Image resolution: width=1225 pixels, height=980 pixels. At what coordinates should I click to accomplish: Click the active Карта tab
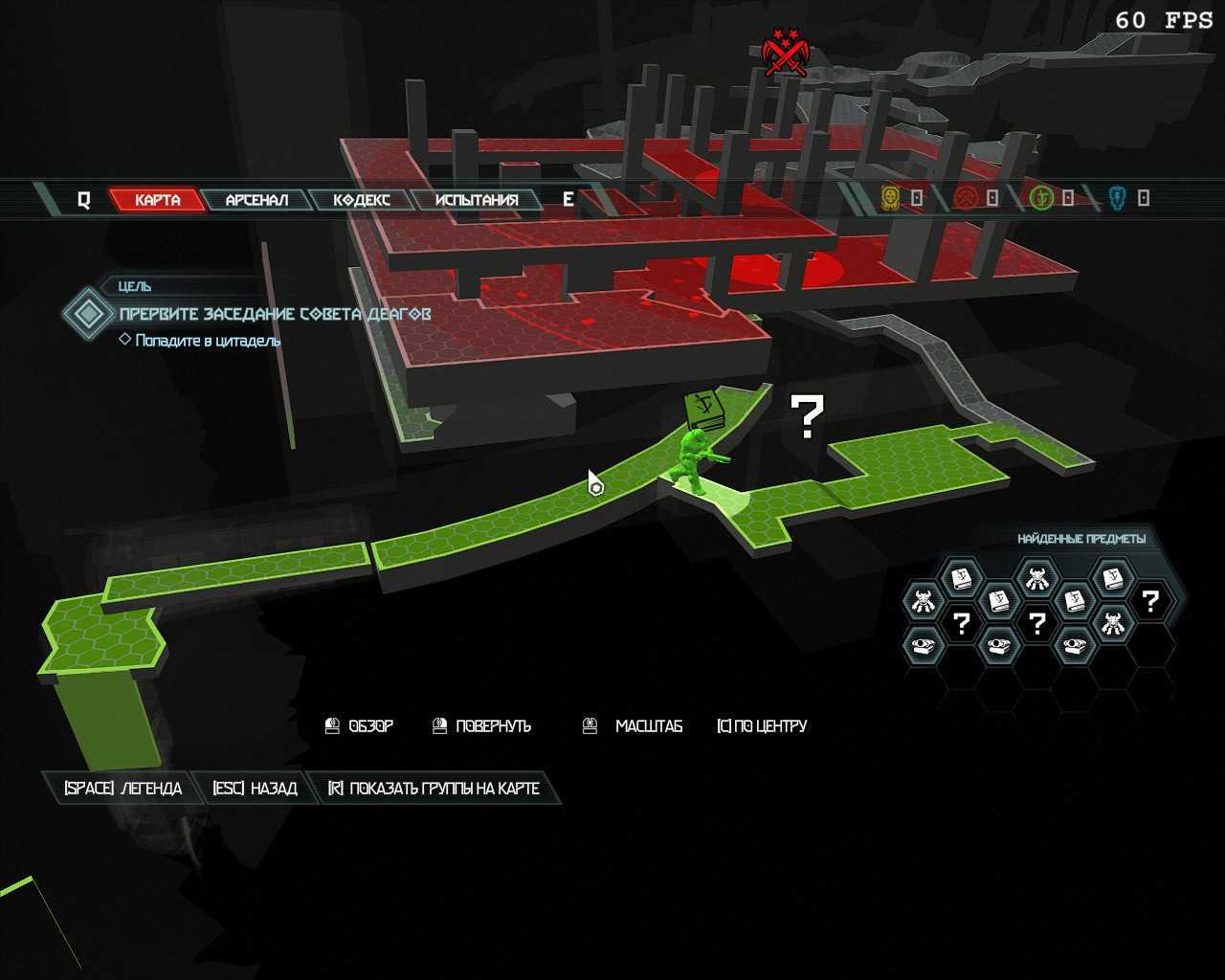(157, 200)
